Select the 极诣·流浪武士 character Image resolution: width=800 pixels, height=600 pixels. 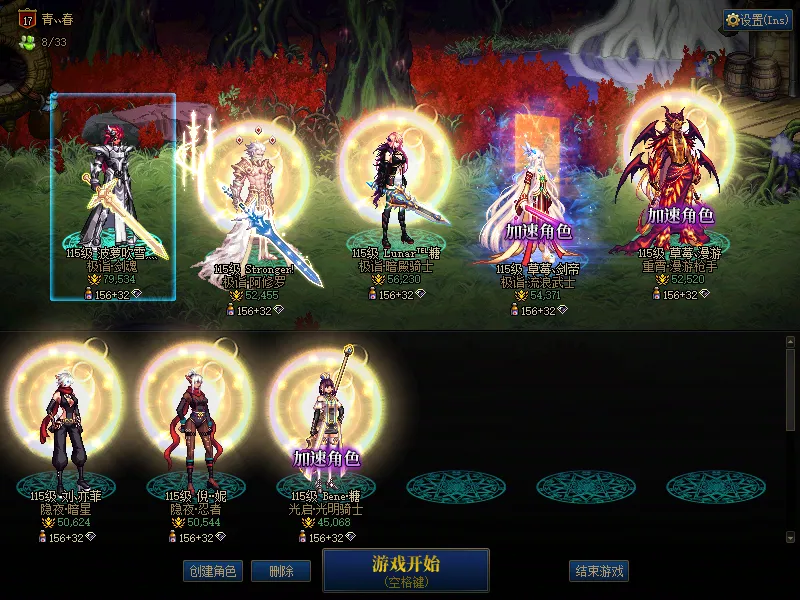[535, 200]
